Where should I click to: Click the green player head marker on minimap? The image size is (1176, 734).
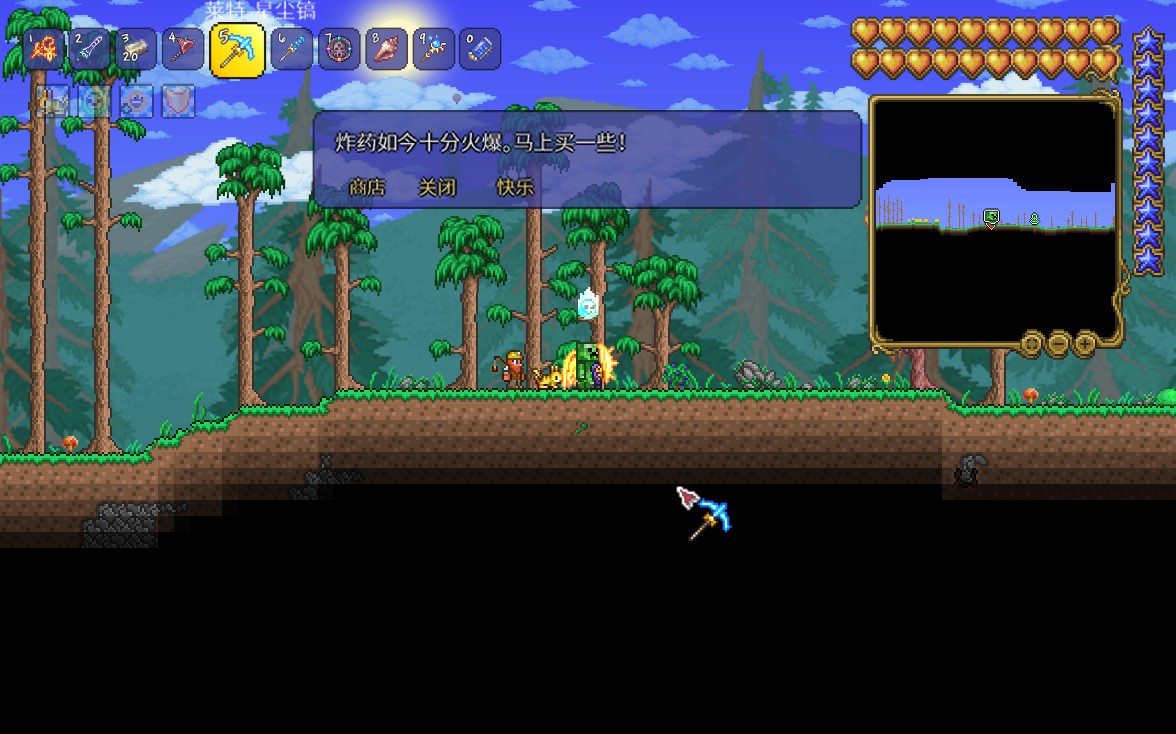pyautogui.click(x=991, y=217)
